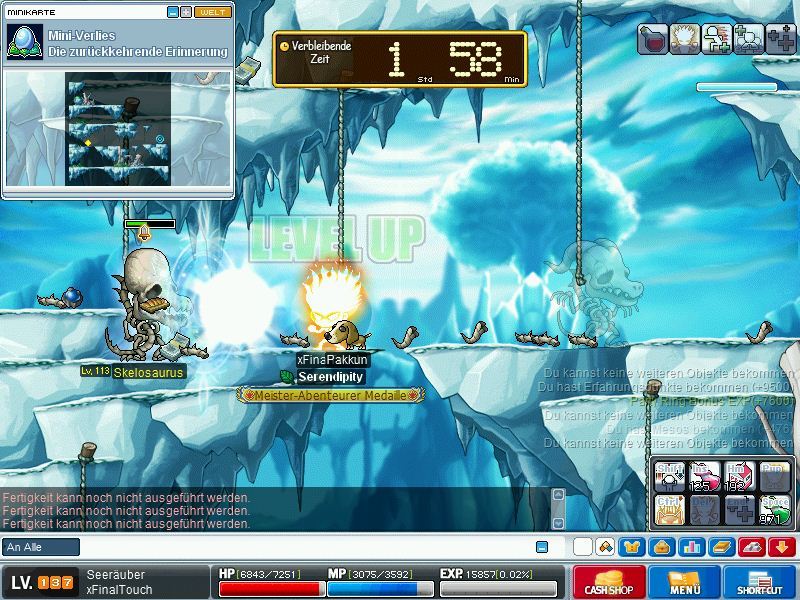This screenshot has height=600, width=800.
Task: Open the skill book icon button
Action: 721,547
